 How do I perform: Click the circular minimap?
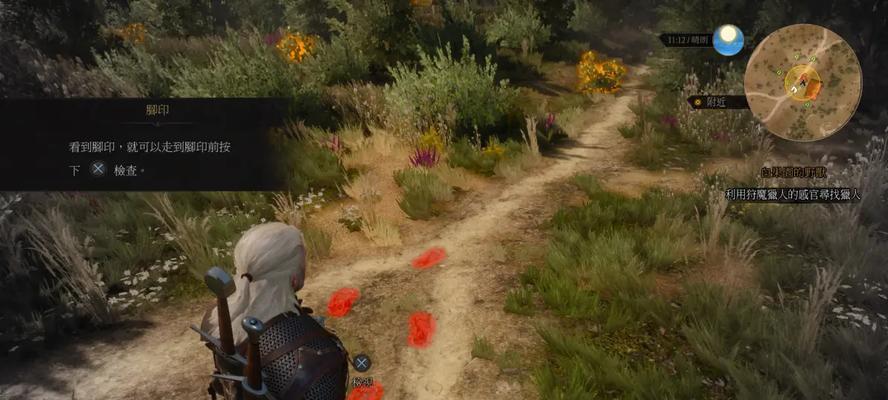(802, 82)
